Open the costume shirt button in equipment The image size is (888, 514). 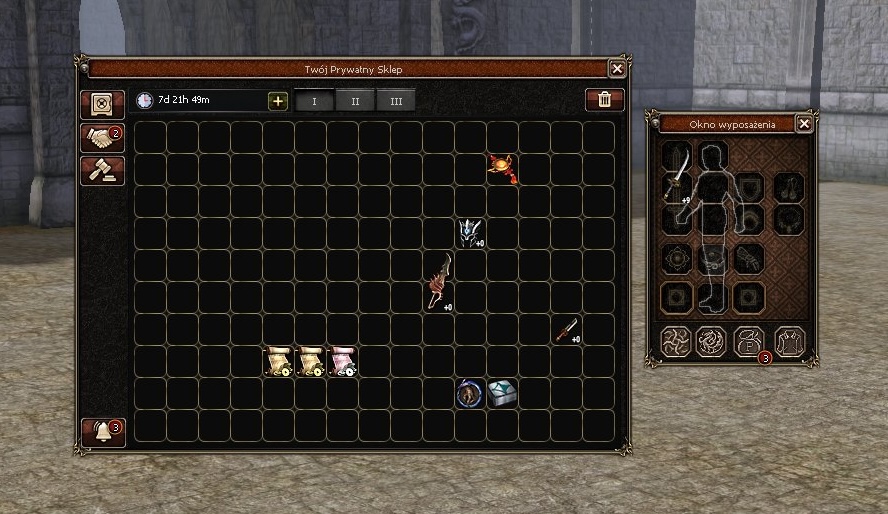tap(788, 341)
